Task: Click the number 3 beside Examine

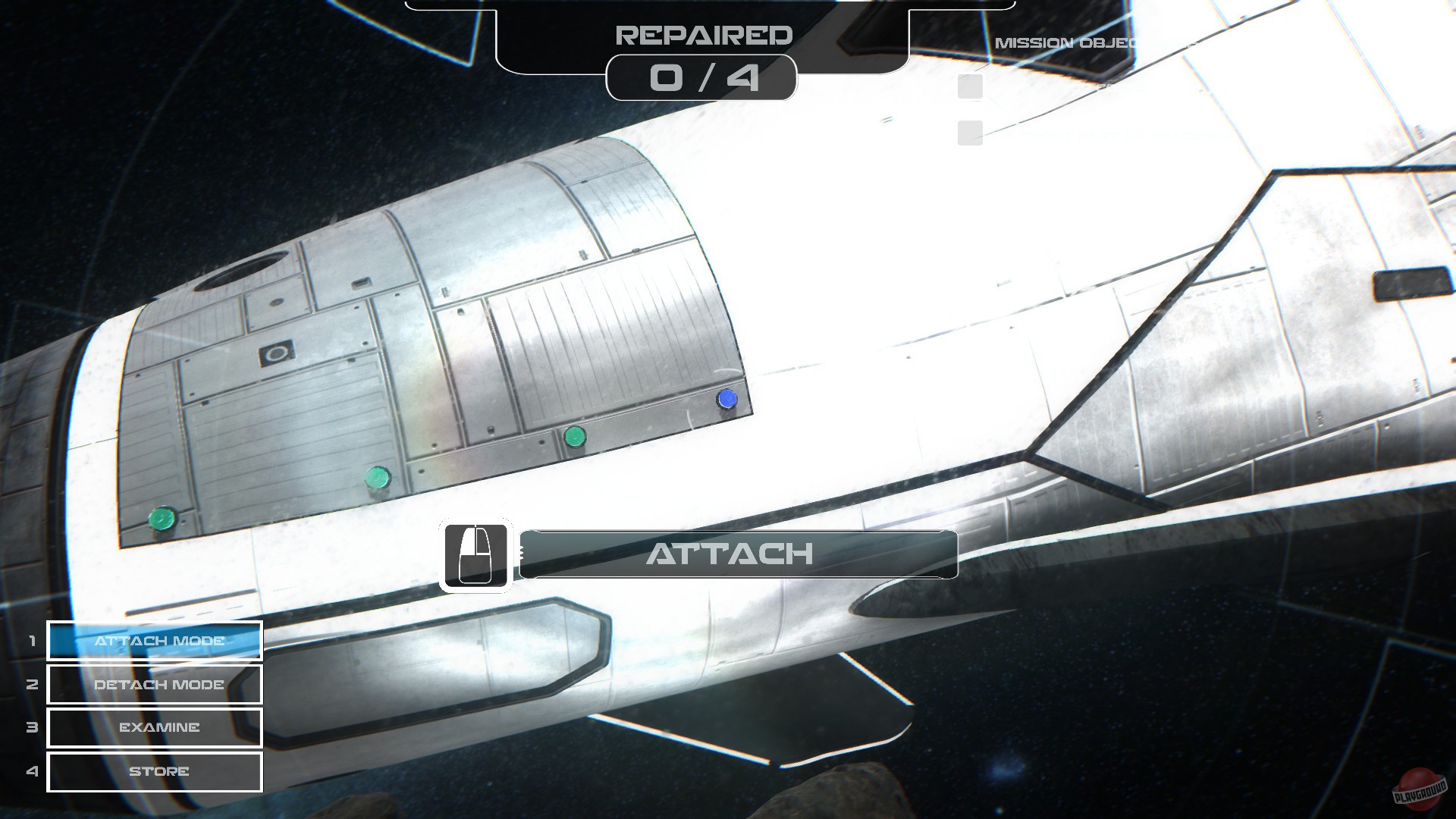Action: coord(31,728)
